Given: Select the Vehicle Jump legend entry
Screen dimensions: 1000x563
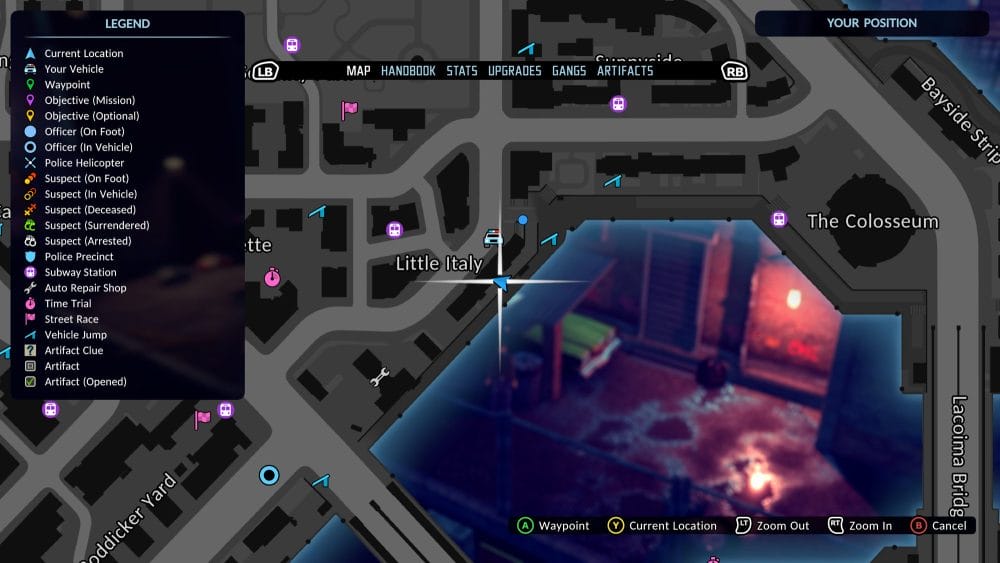Looking at the screenshot, I should (x=75, y=335).
